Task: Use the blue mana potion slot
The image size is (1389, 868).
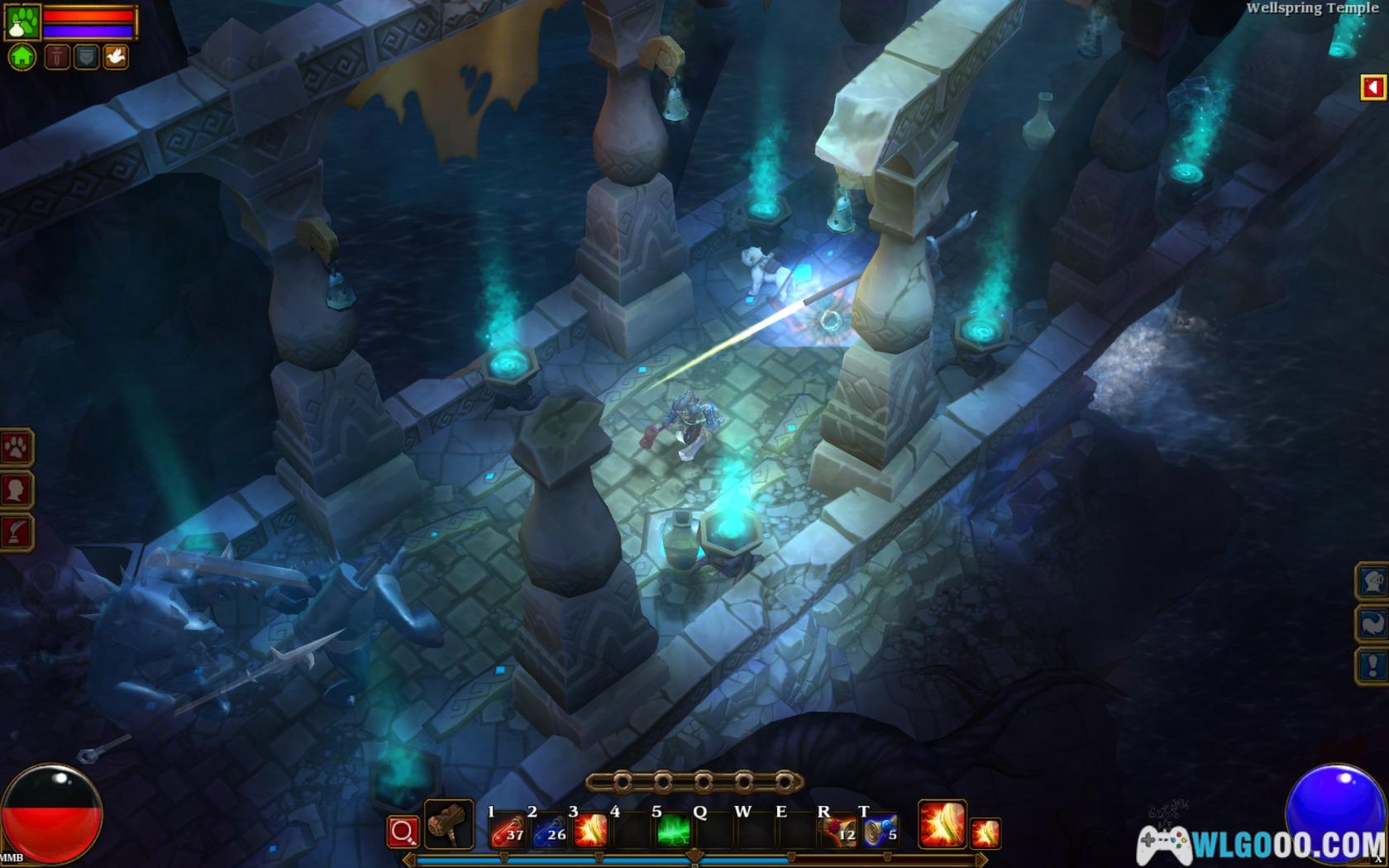Action: tap(549, 831)
